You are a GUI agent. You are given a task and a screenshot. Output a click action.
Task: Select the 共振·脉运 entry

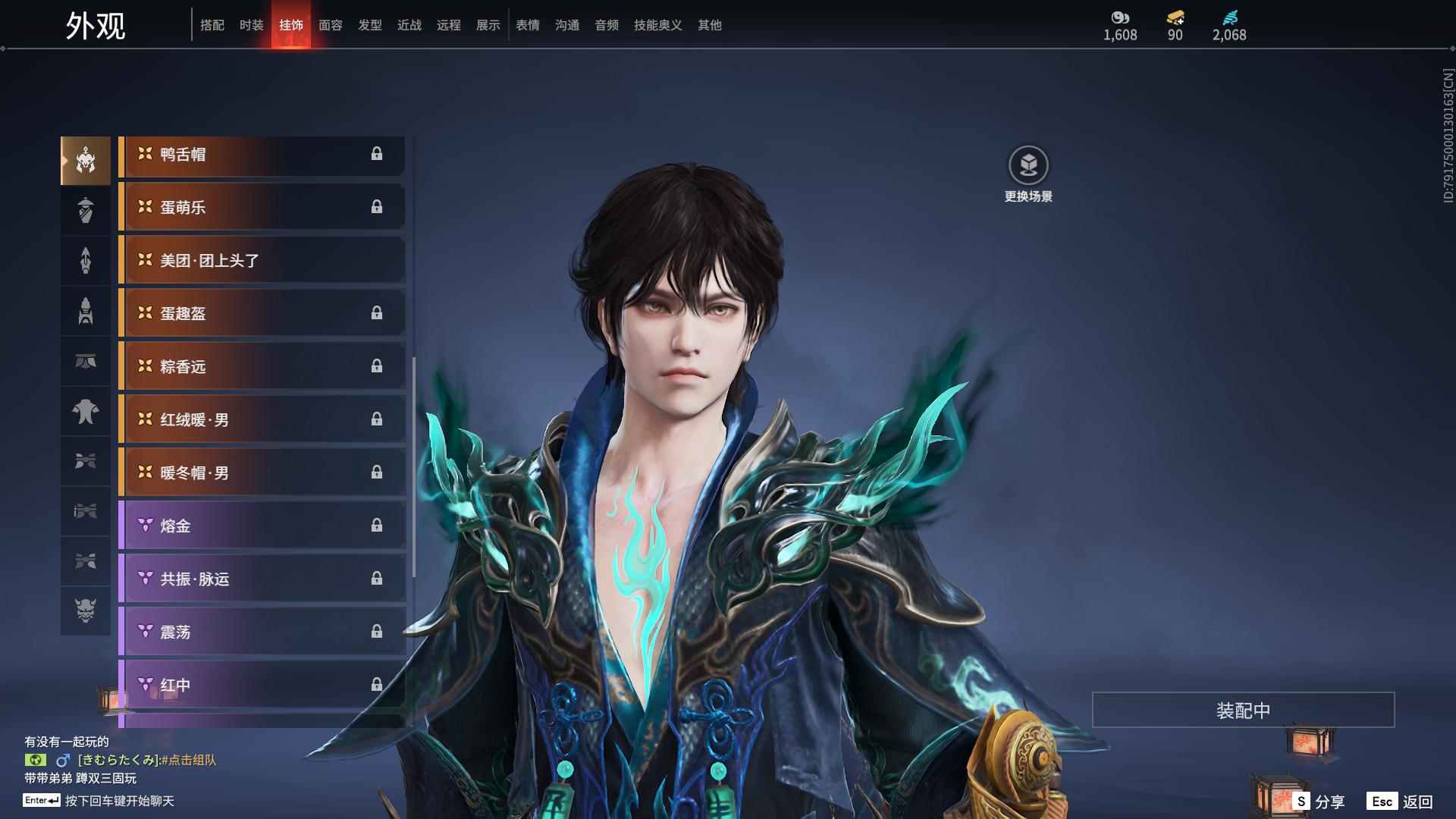[x=262, y=579]
